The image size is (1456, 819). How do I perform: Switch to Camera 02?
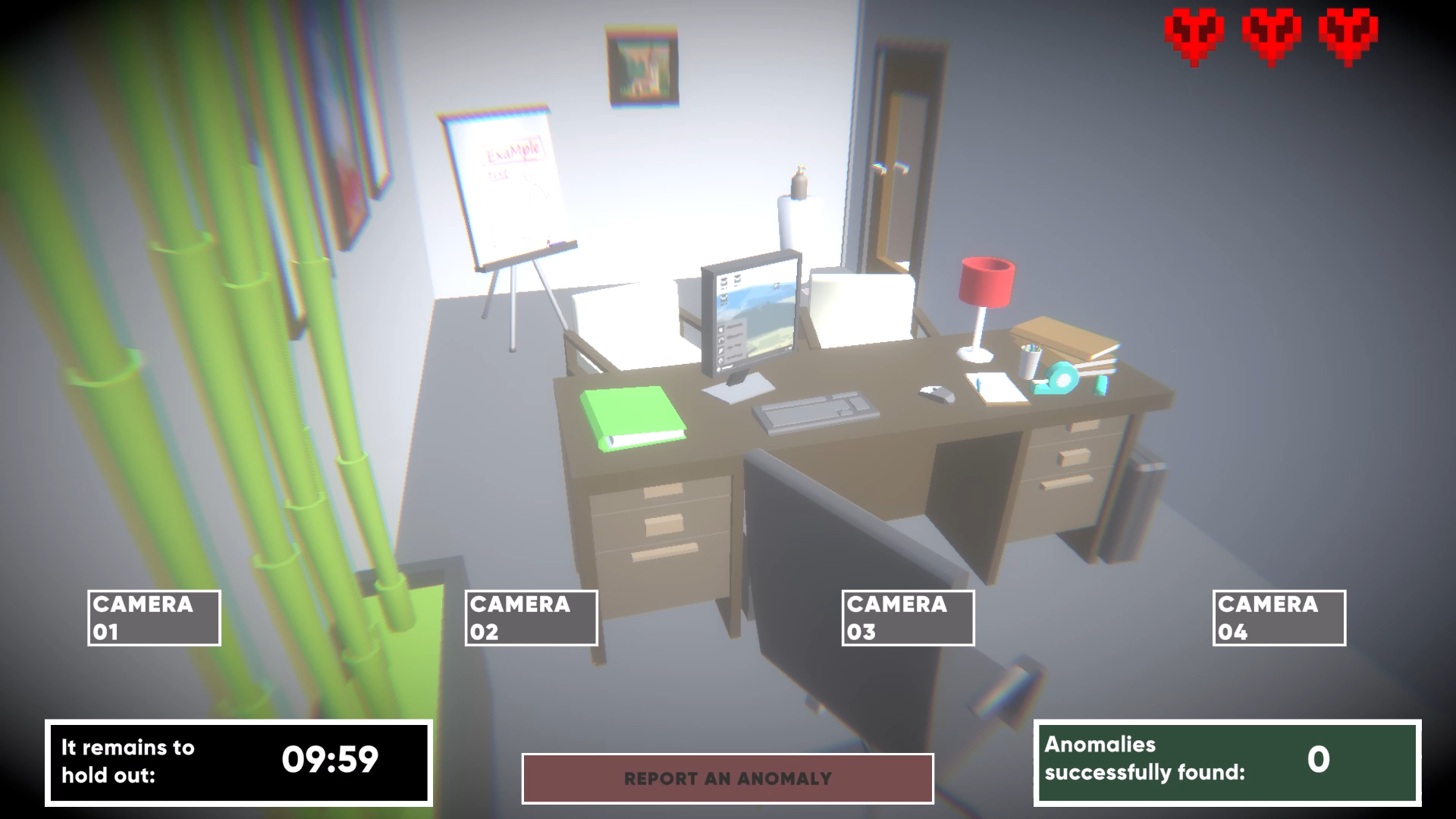(x=531, y=617)
